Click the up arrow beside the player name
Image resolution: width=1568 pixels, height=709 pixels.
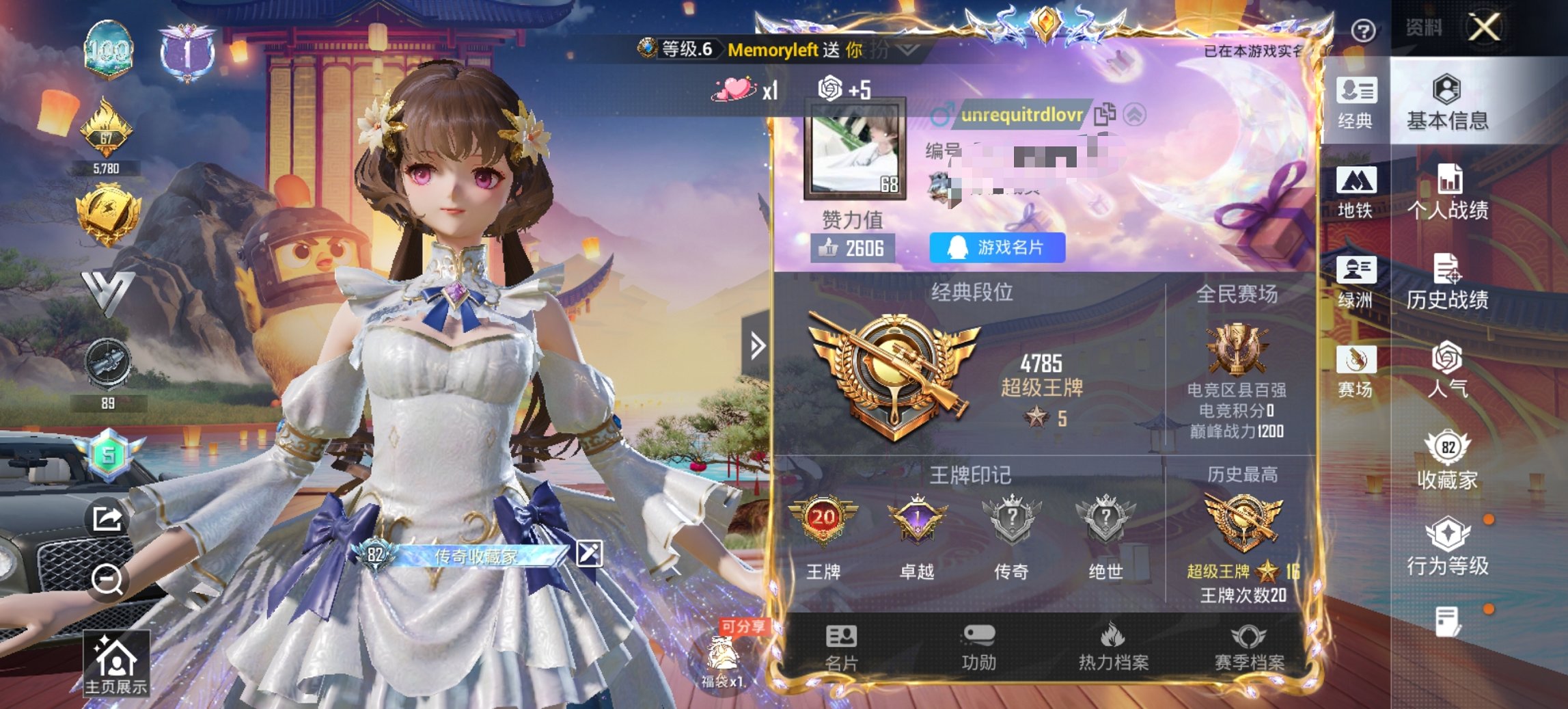pos(1136,115)
